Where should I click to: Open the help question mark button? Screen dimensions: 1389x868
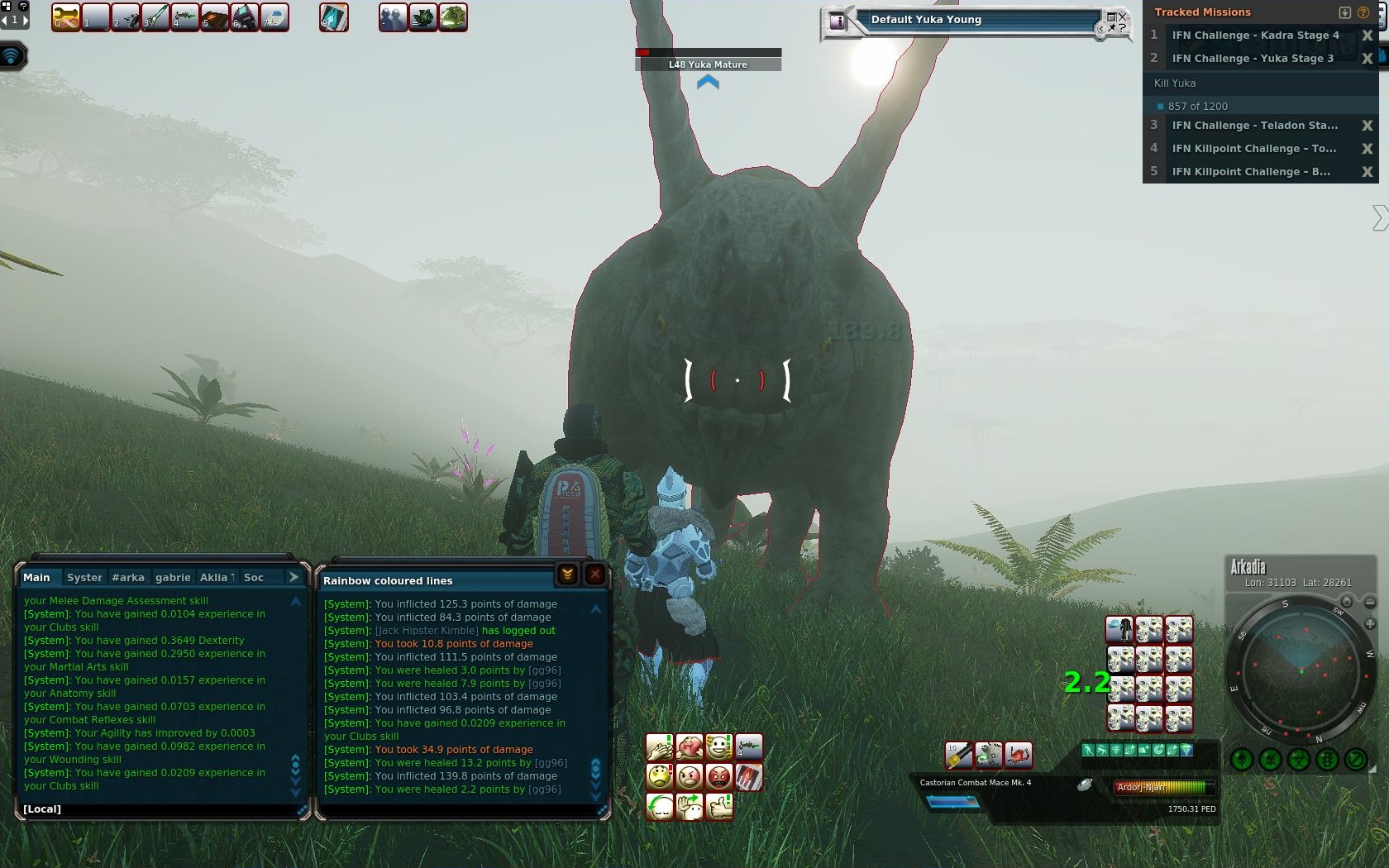coord(1363,12)
